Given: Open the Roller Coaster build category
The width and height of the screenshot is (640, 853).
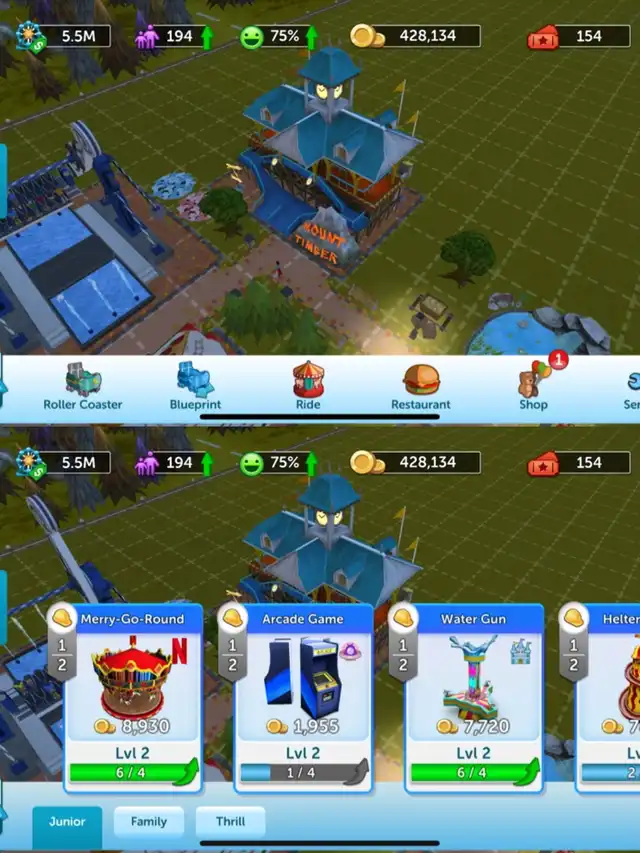Looking at the screenshot, I should 82,387.
